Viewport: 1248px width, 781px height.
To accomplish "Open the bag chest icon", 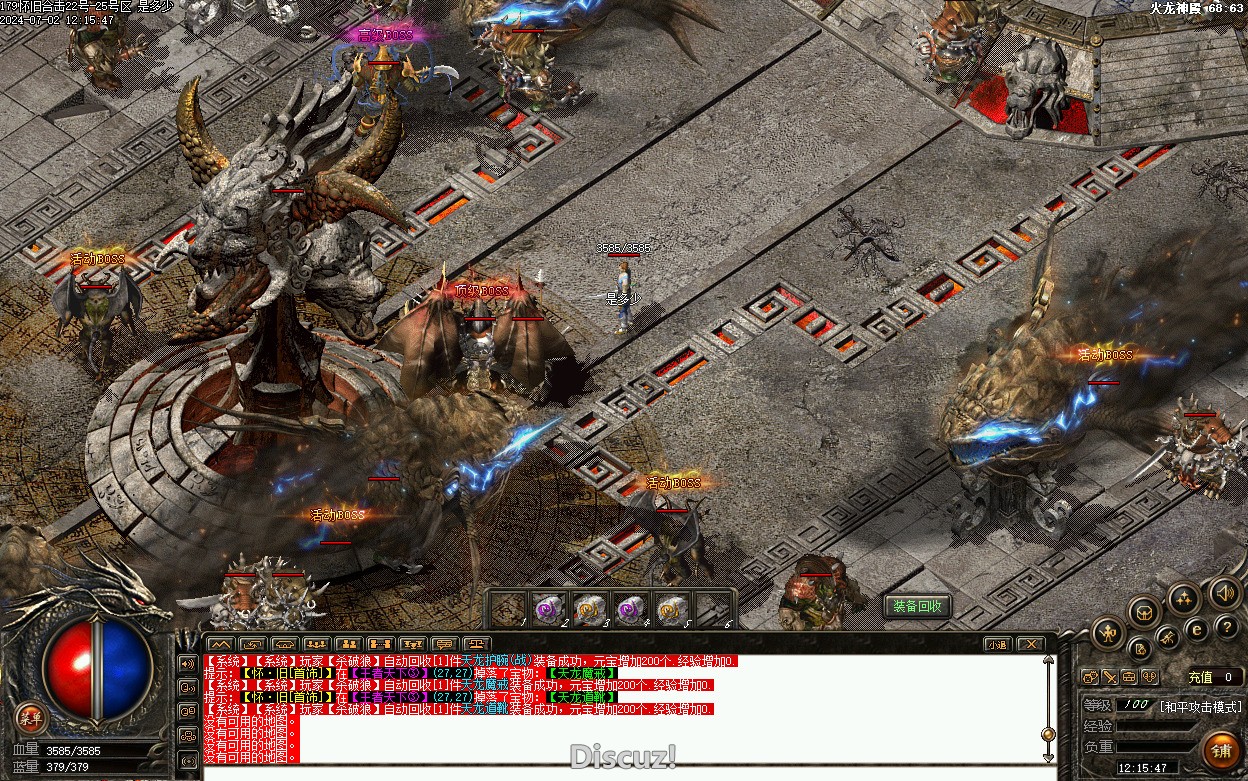I will point(1145,612).
